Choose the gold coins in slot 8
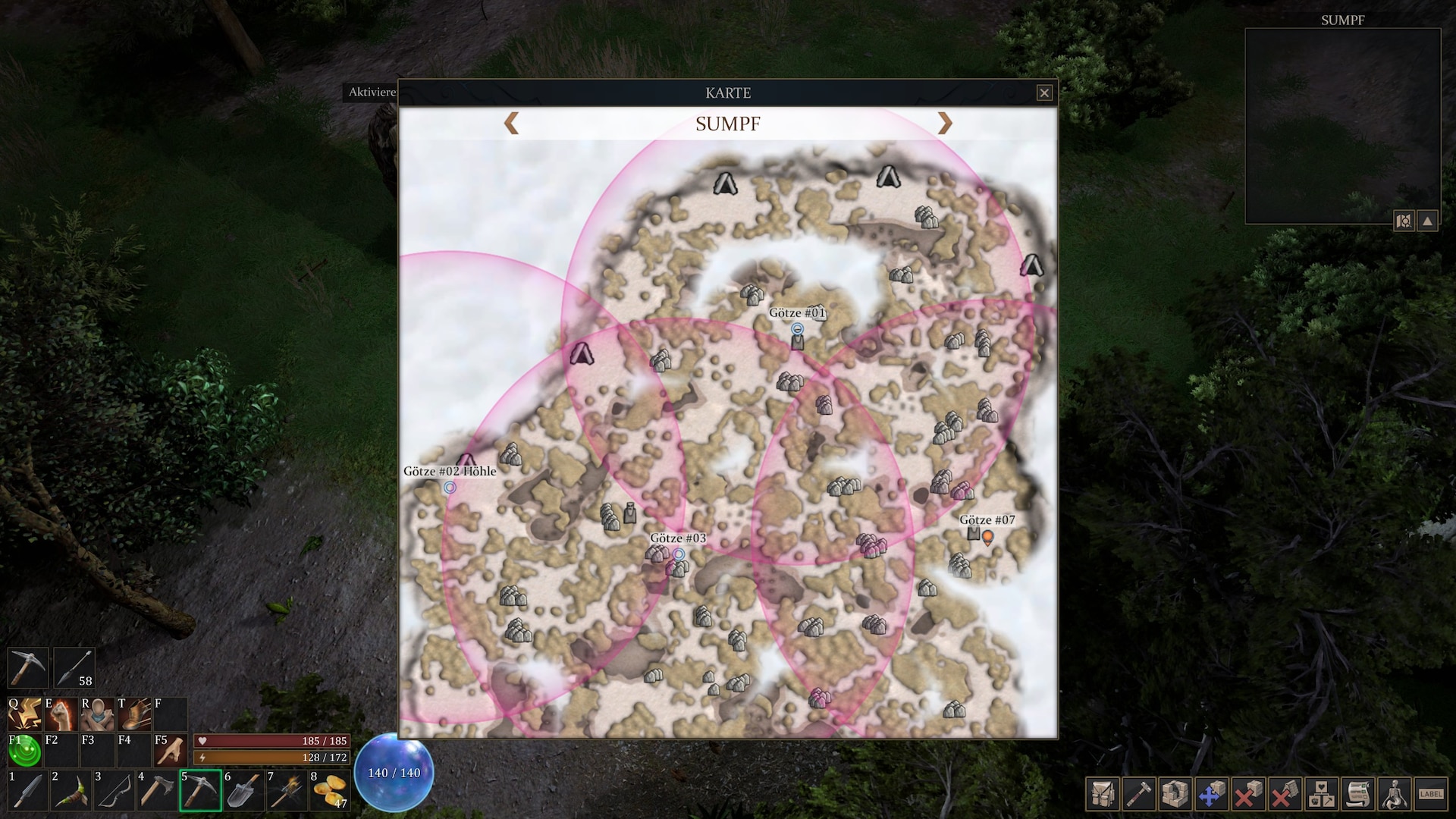 (329, 791)
